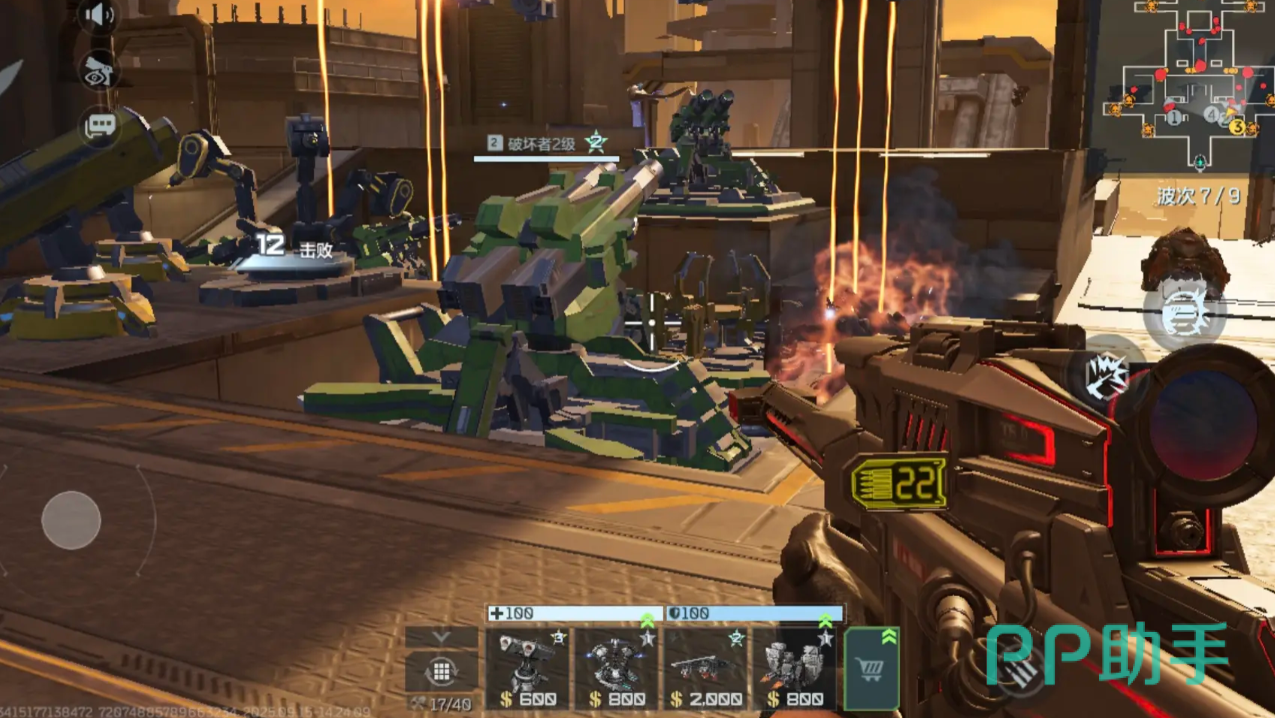Open the chat bubble button

100,127
